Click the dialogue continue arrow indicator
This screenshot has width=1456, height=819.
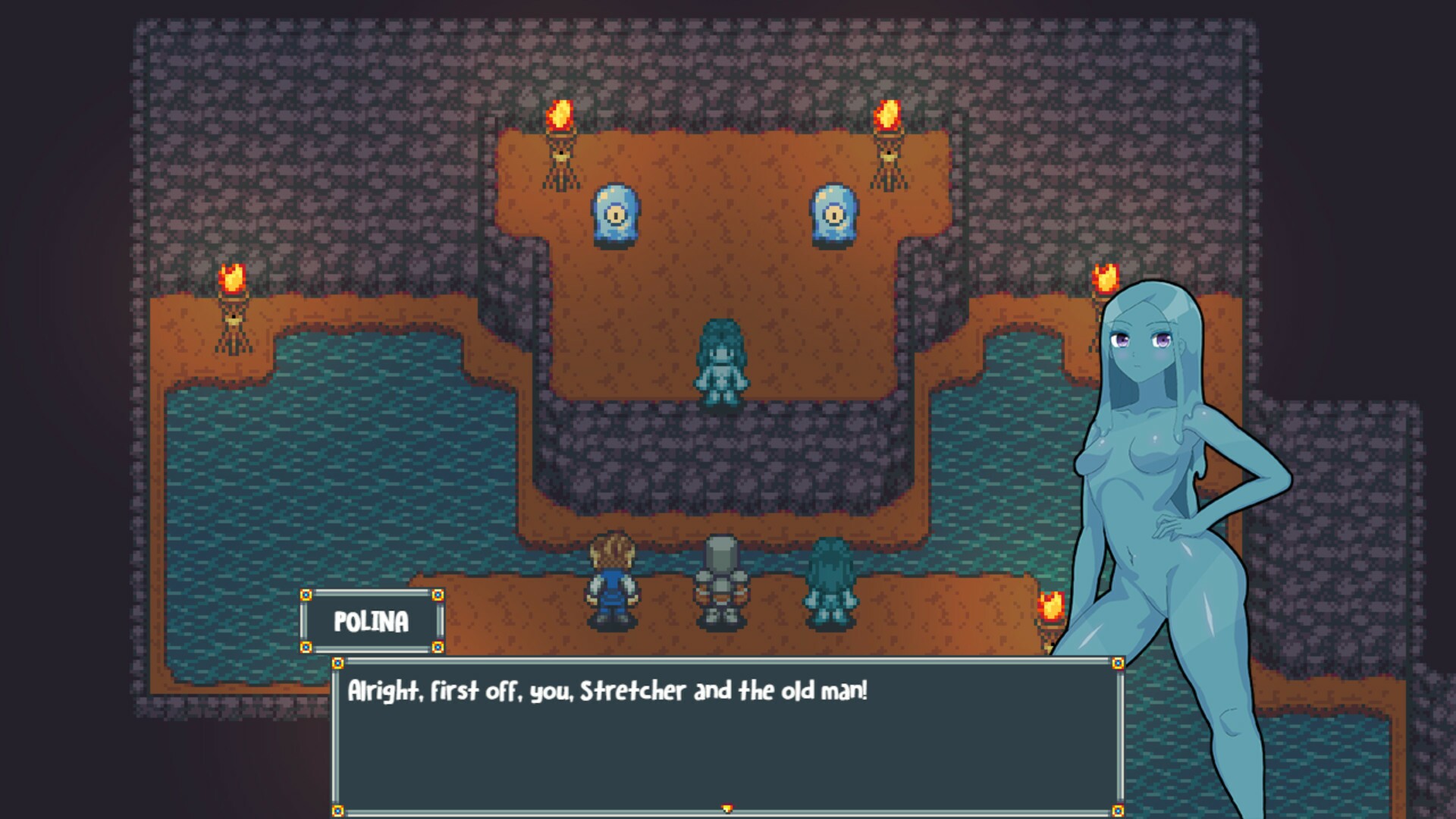727,808
